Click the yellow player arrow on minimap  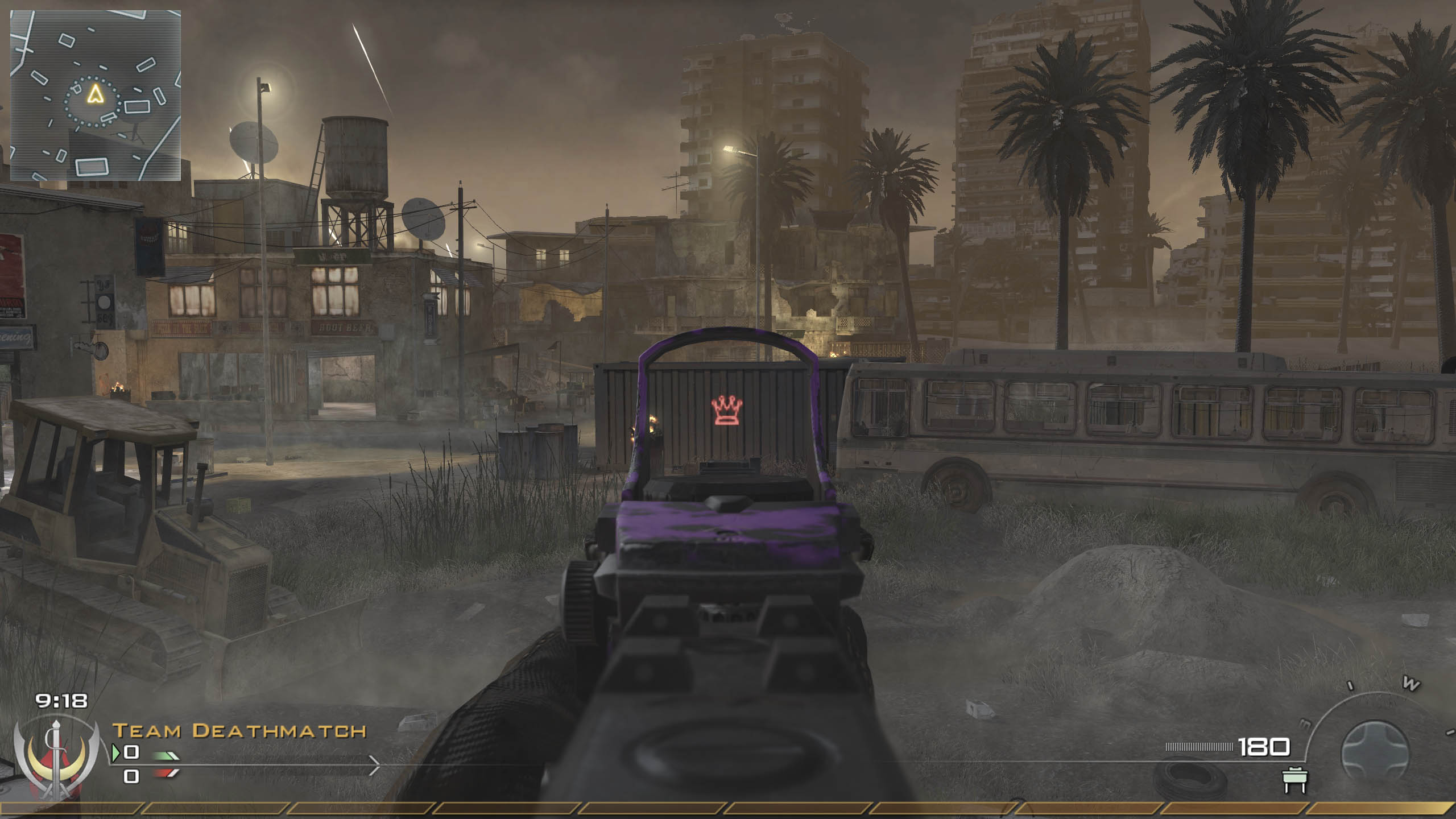[x=93, y=94]
